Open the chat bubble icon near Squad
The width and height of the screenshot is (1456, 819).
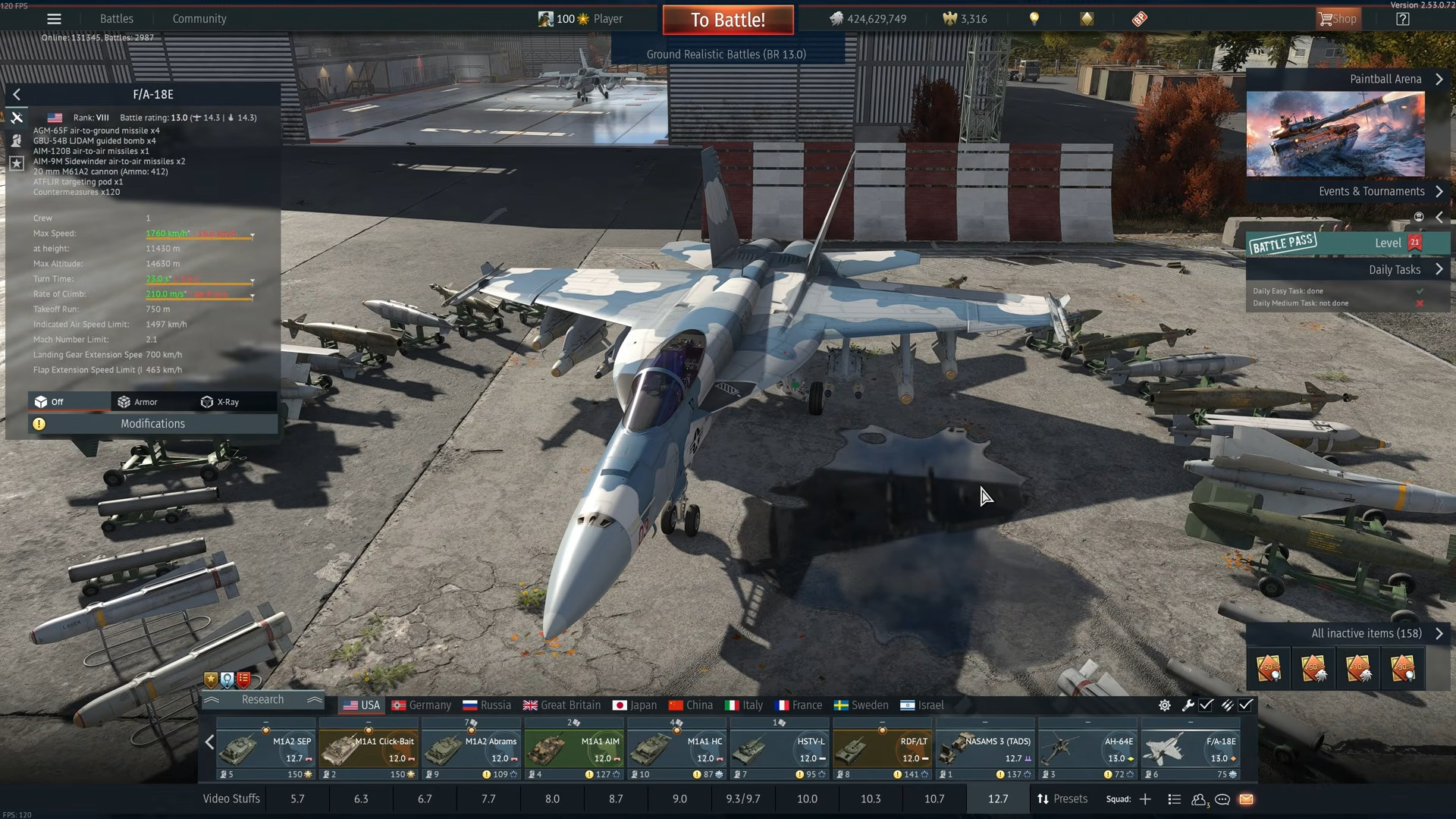tap(1222, 799)
